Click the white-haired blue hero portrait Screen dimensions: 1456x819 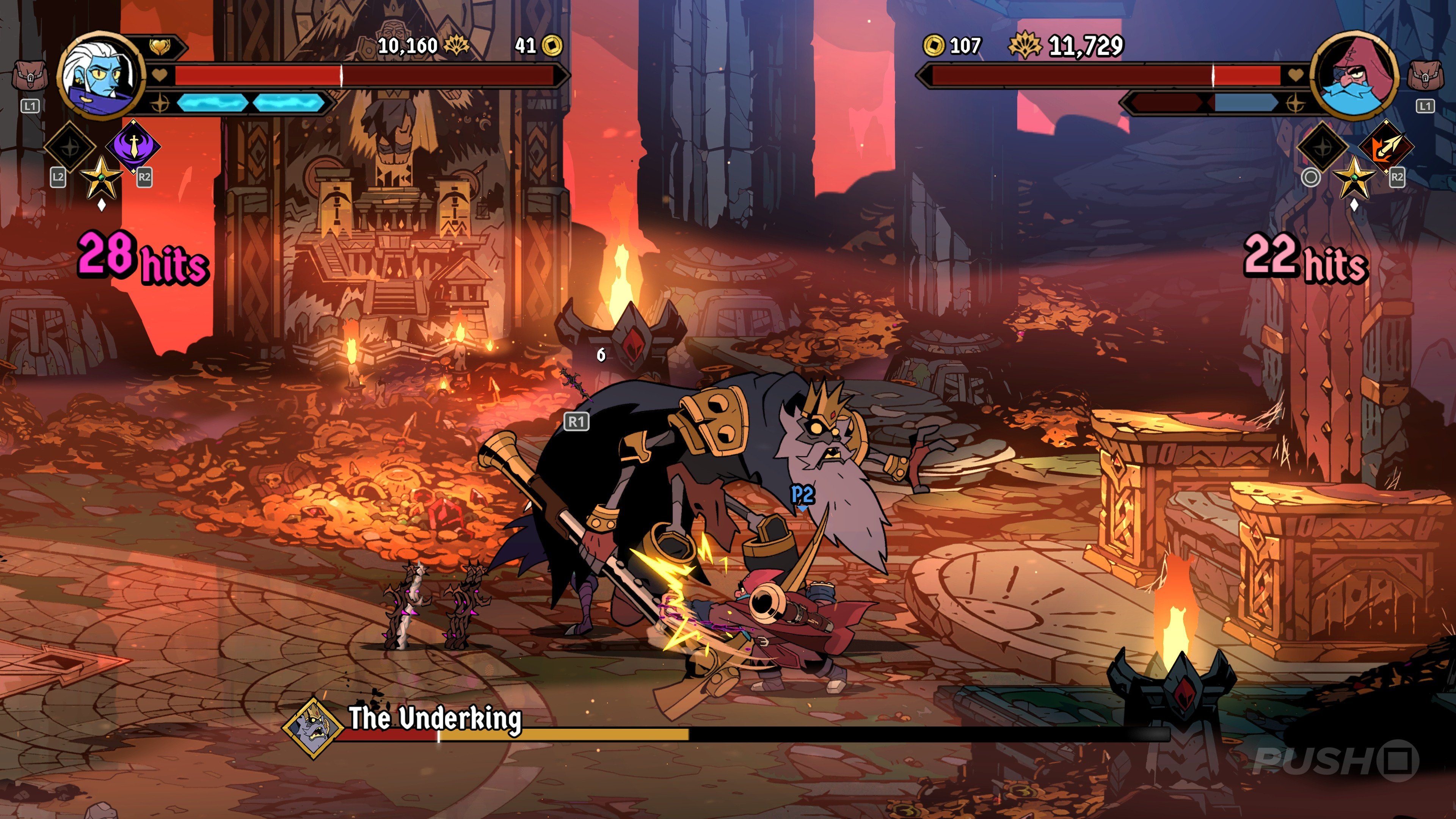click(100, 76)
